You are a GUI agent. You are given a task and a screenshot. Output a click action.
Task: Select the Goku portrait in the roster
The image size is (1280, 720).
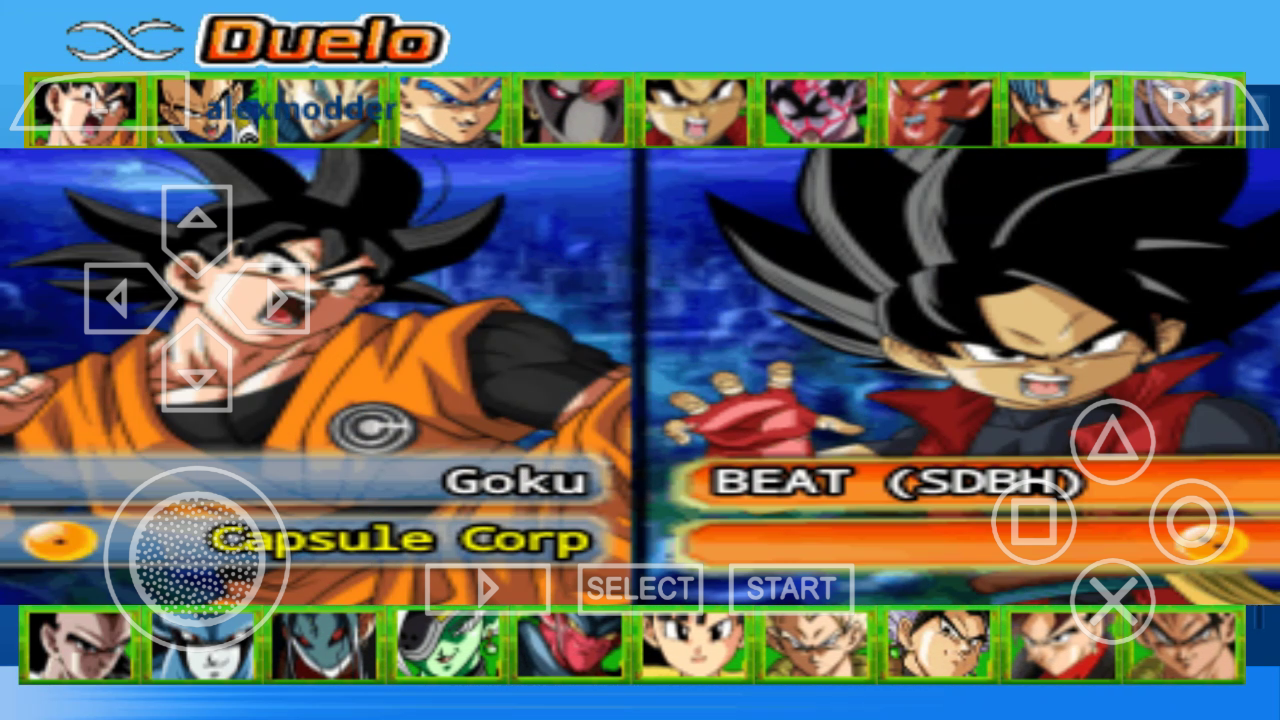tap(84, 110)
